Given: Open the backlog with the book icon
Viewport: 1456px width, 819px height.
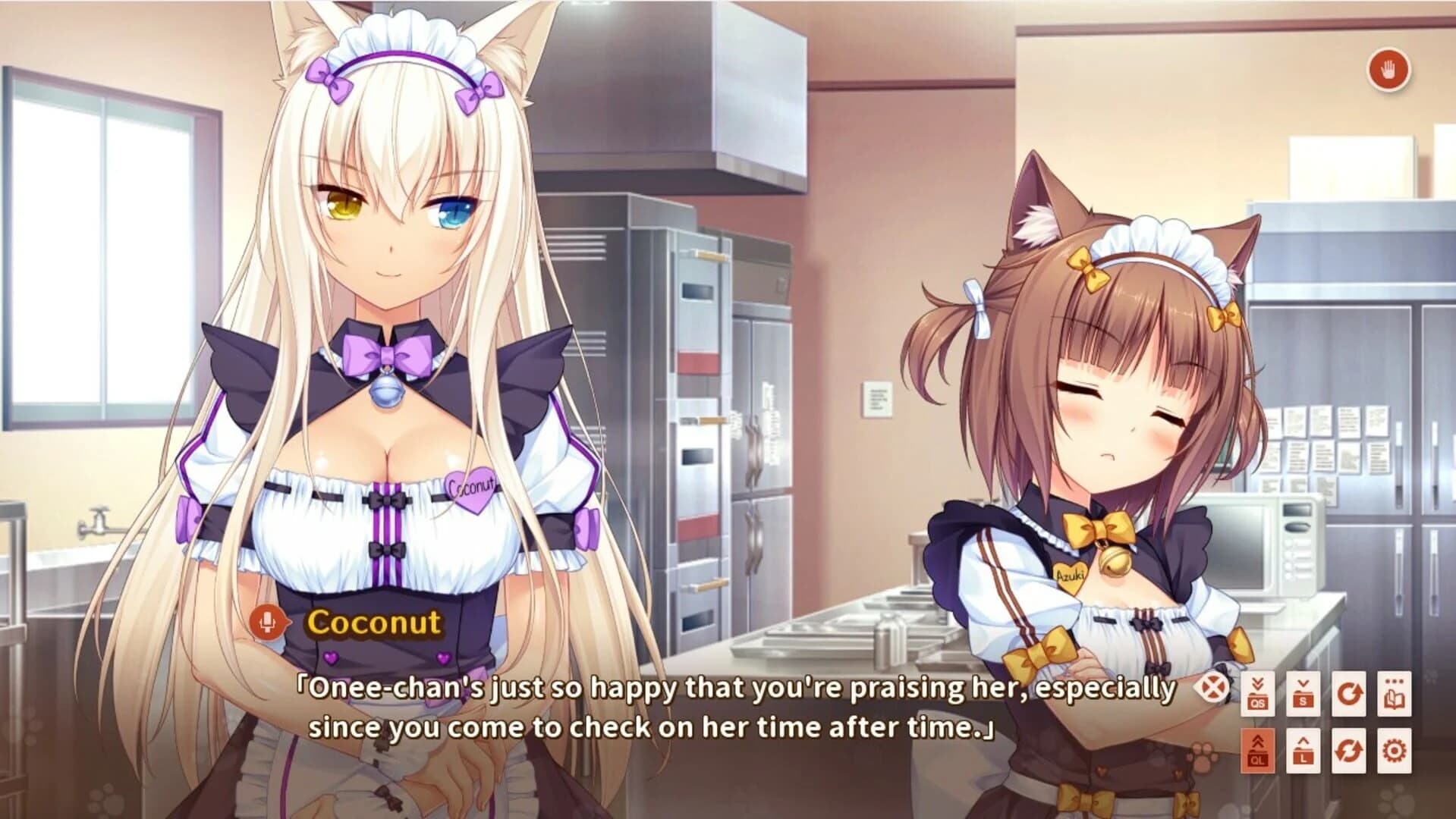Looking at the screenshot, I should click(1395, 695).
